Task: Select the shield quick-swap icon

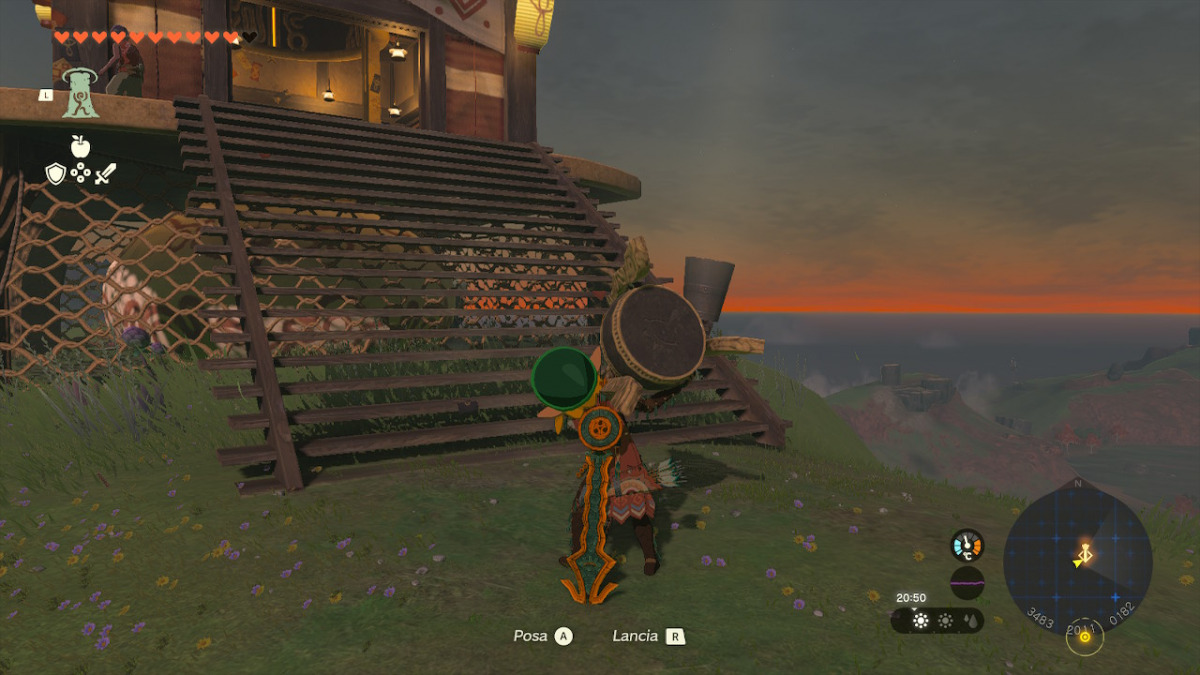Action: click(x=56, y=174)
